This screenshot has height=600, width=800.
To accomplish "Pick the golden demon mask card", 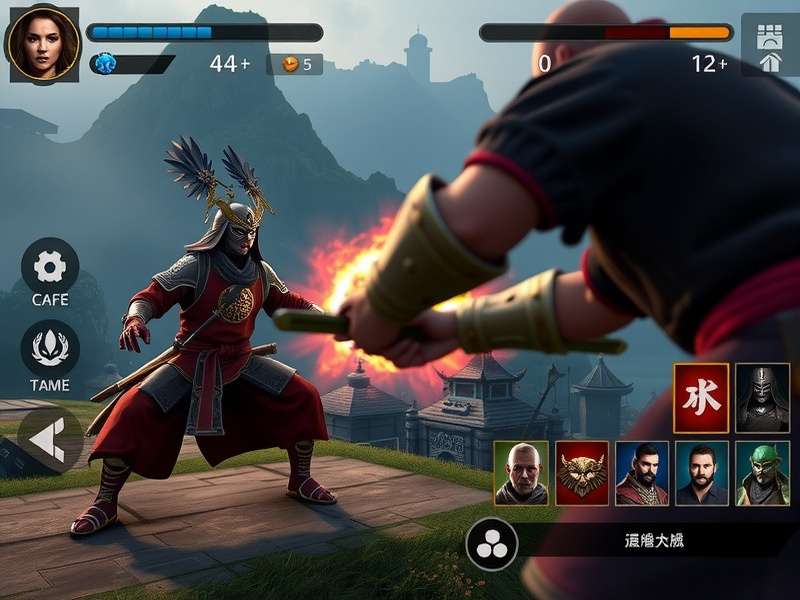I will (582, 473).
